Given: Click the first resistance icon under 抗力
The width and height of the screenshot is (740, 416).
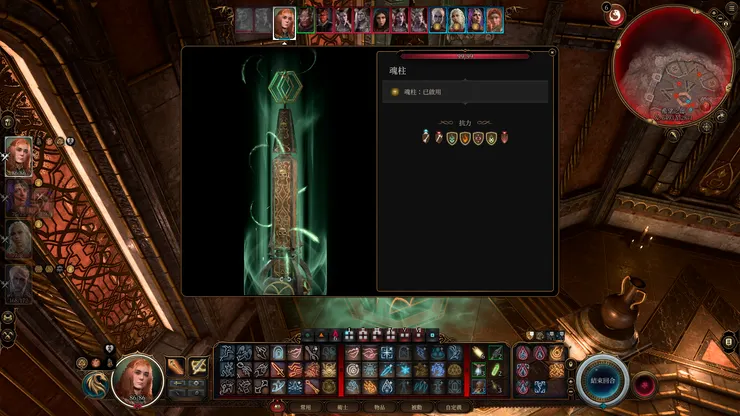Looking at the screenshot, I should click(x=425, y=138).
